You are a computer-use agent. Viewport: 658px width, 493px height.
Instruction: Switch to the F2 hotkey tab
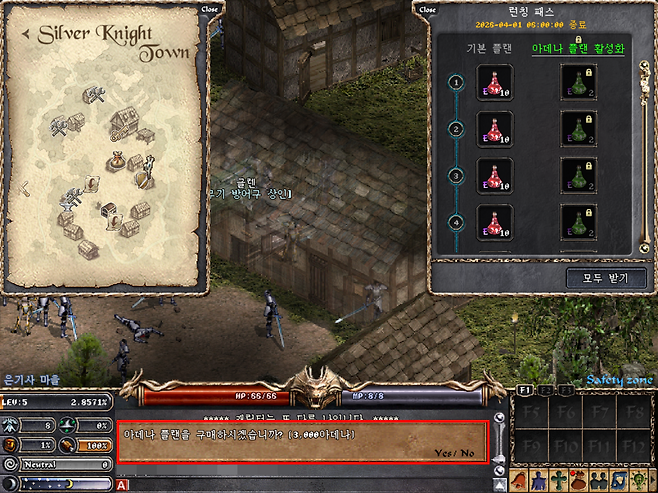[546, 388]
